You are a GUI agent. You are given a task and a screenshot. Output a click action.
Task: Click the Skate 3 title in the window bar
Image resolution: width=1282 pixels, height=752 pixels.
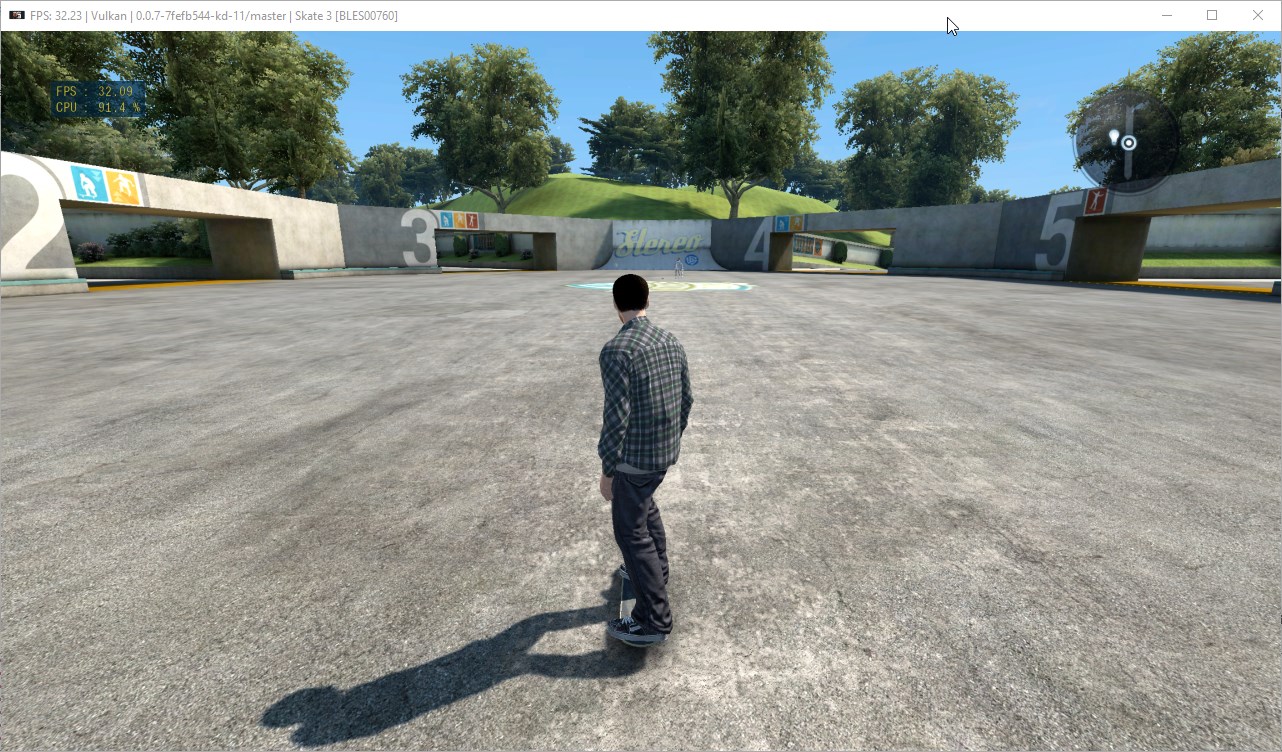click(313, 15)
